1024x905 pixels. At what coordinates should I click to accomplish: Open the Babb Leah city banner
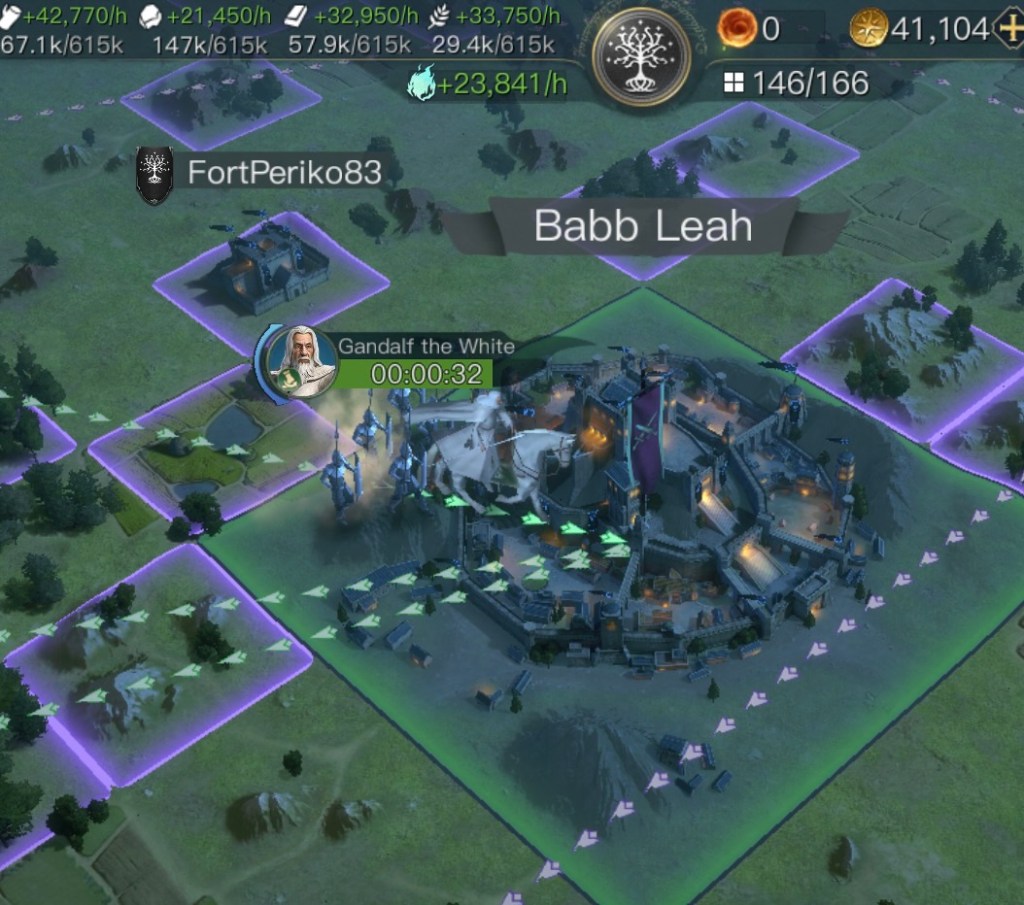pyautogui.click(x=642, y=226)
